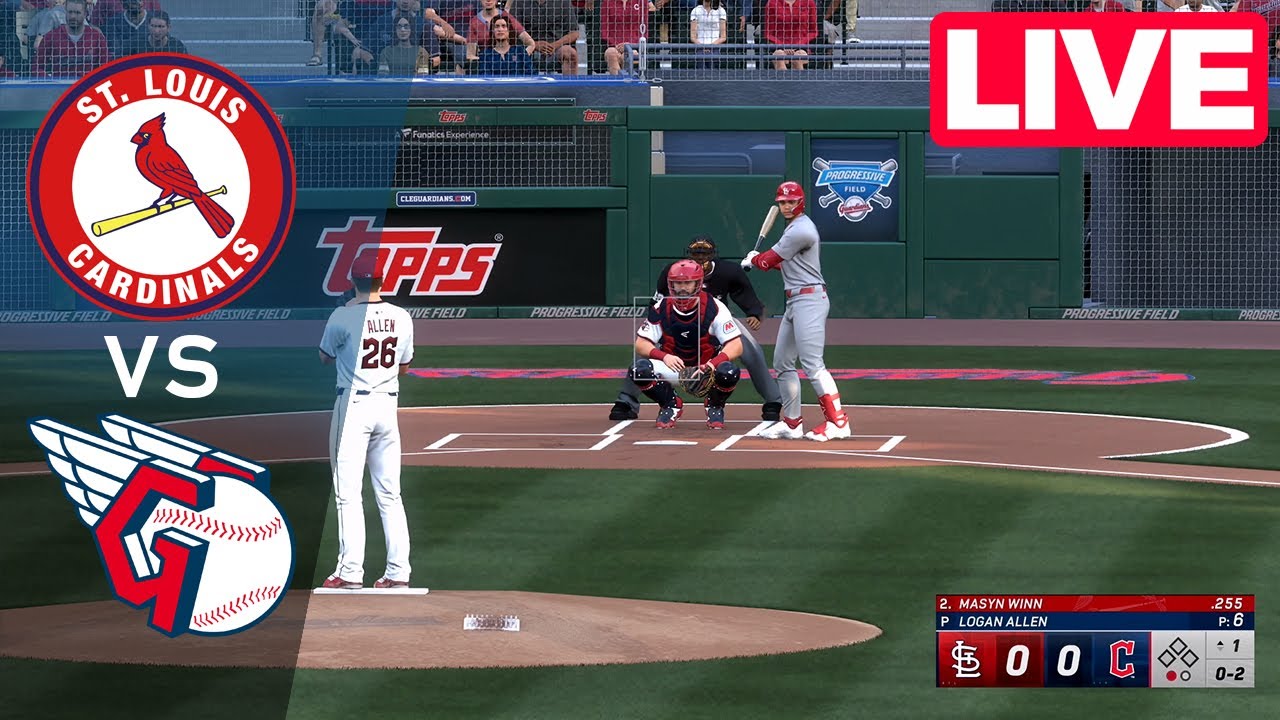This screenshot has width=1280, height=720.
Task: Click the P: 6 pitch count display
Action: tap(1232, 619)
